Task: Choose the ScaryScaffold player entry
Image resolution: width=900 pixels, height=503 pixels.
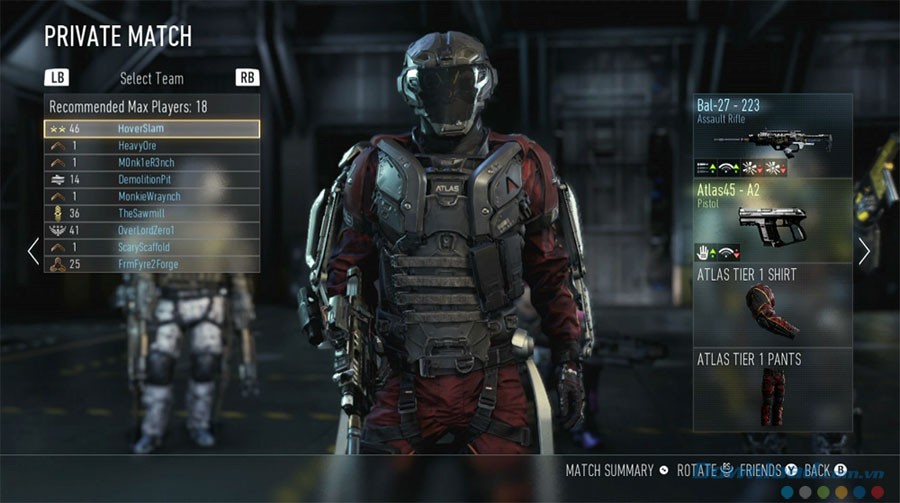Action: point(151,248)
